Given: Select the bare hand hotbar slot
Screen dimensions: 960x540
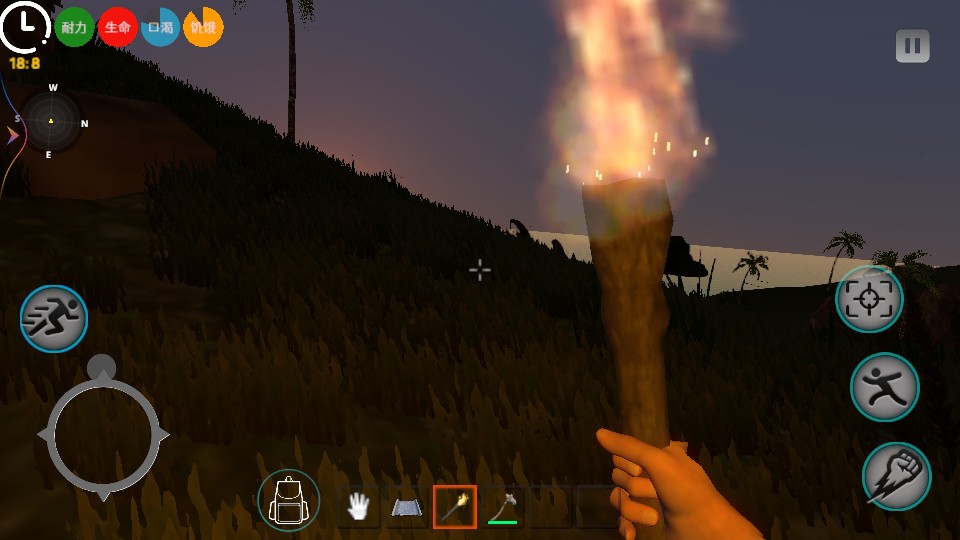Looking at the screenshot, I should coord(358,507).
